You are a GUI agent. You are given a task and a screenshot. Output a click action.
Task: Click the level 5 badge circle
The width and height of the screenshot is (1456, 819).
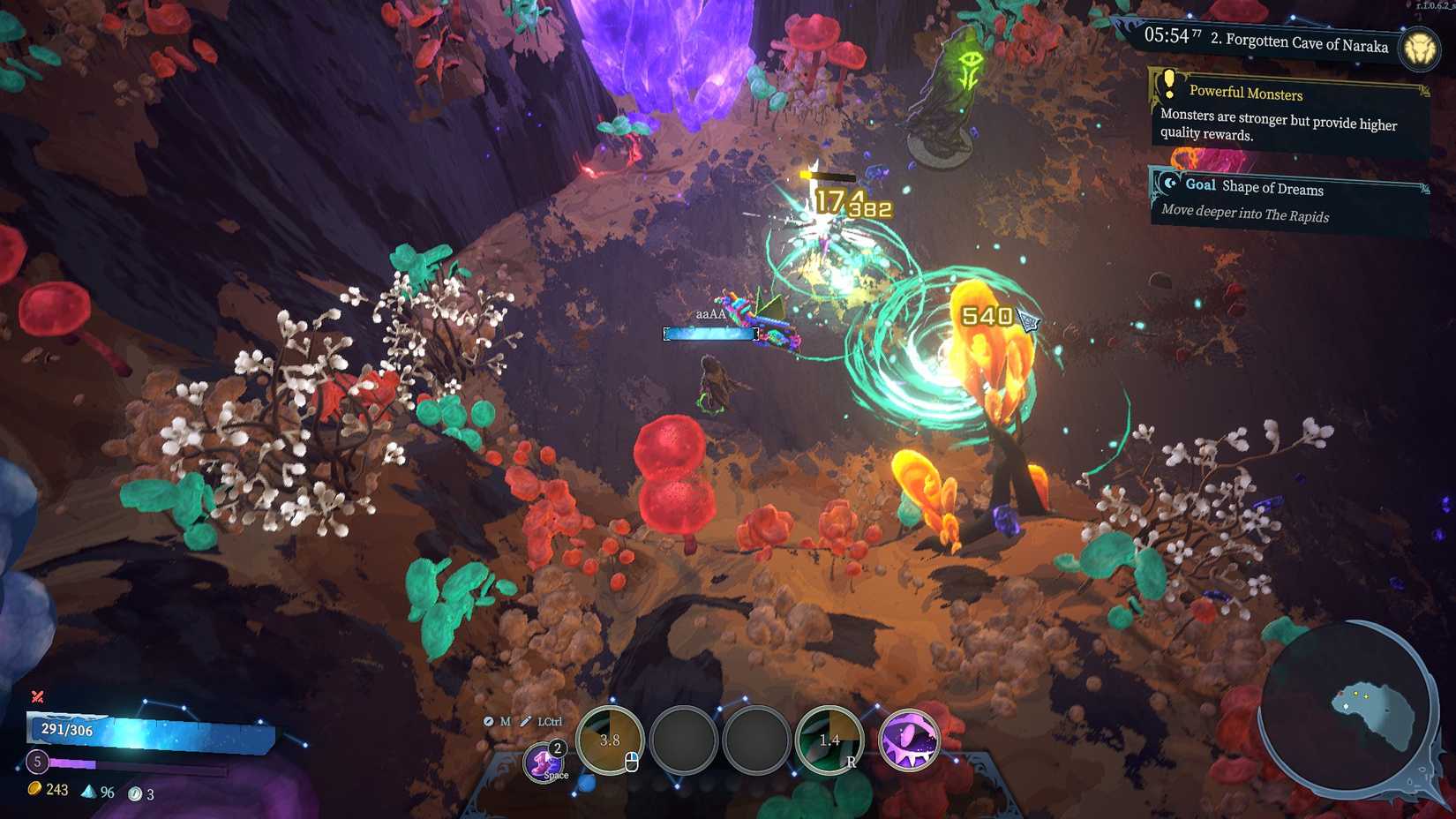(37, 760)
